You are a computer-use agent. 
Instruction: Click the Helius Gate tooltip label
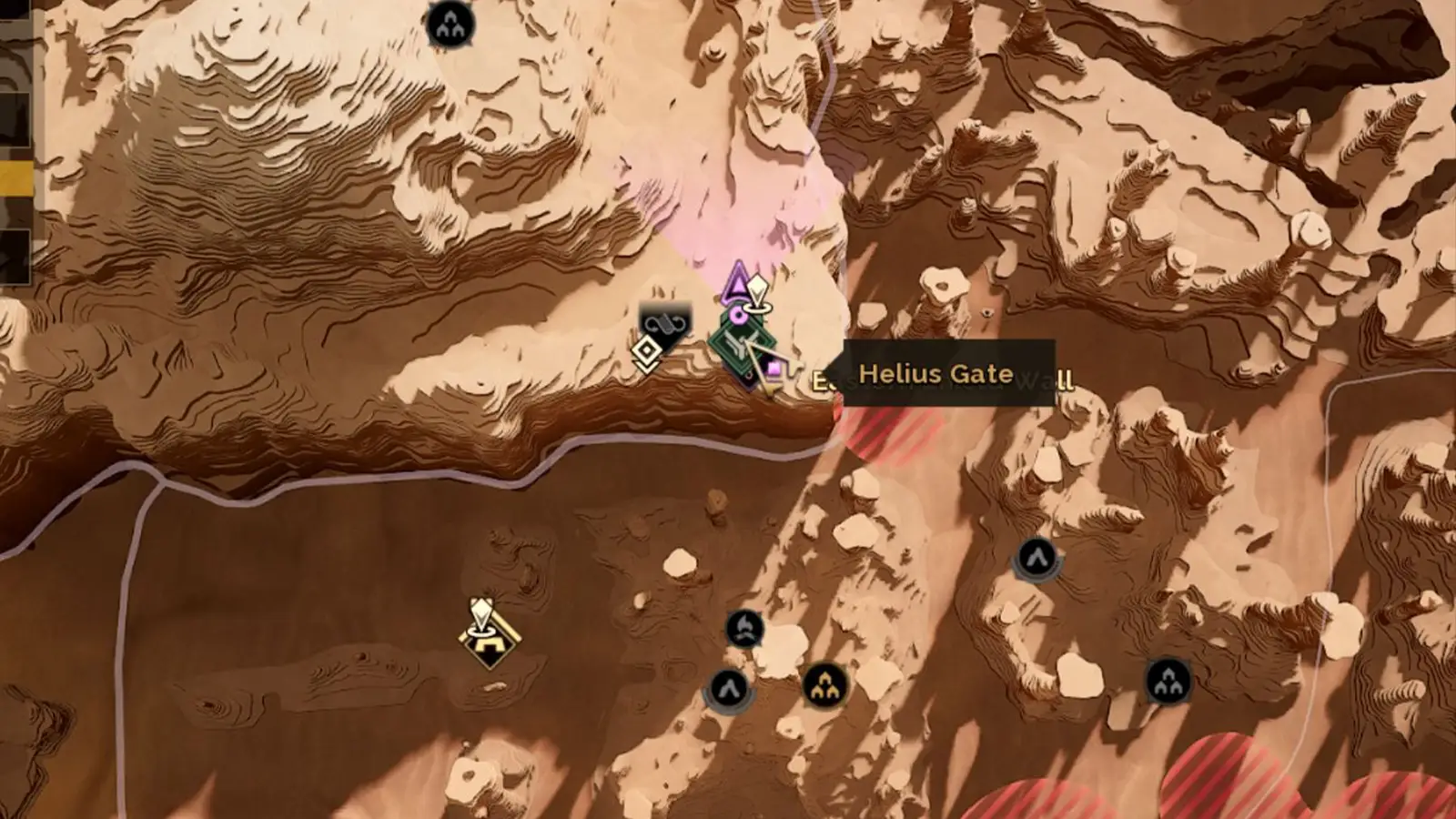[x=937, y=374]
